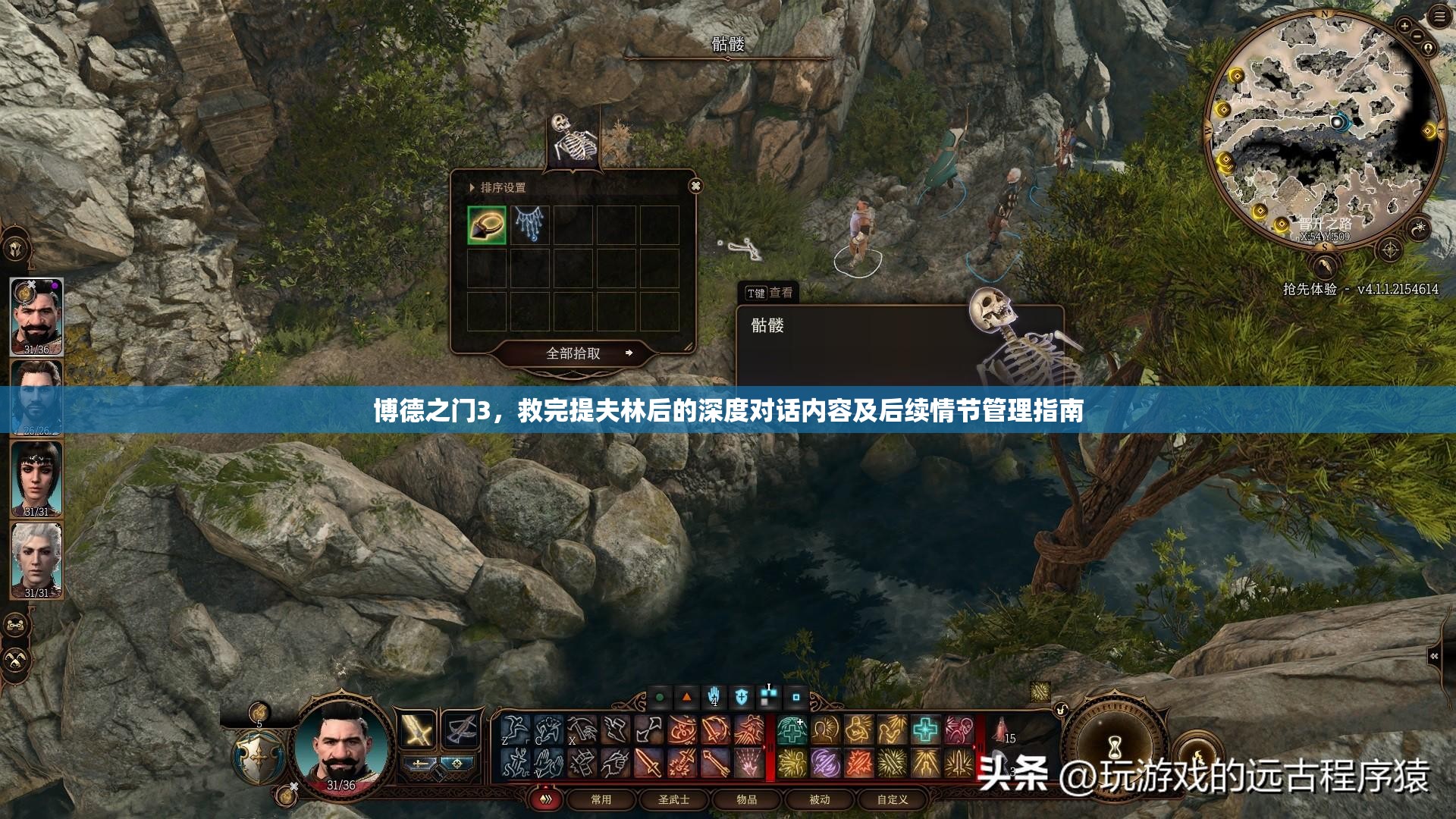Toggle the blue shield indicator above the hotbar

point(741,696)
